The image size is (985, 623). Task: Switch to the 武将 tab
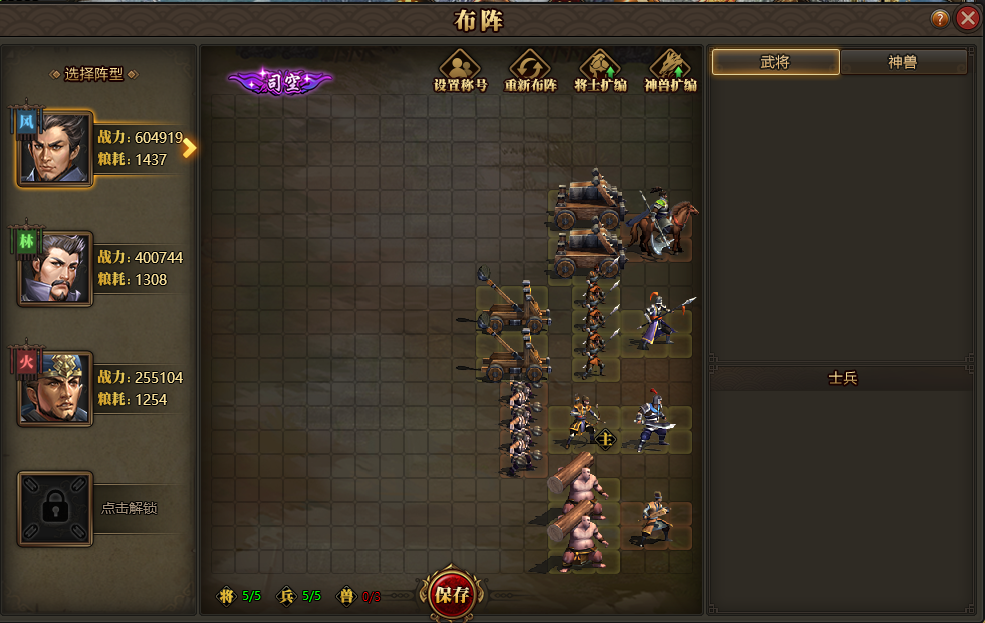(775, 62)
